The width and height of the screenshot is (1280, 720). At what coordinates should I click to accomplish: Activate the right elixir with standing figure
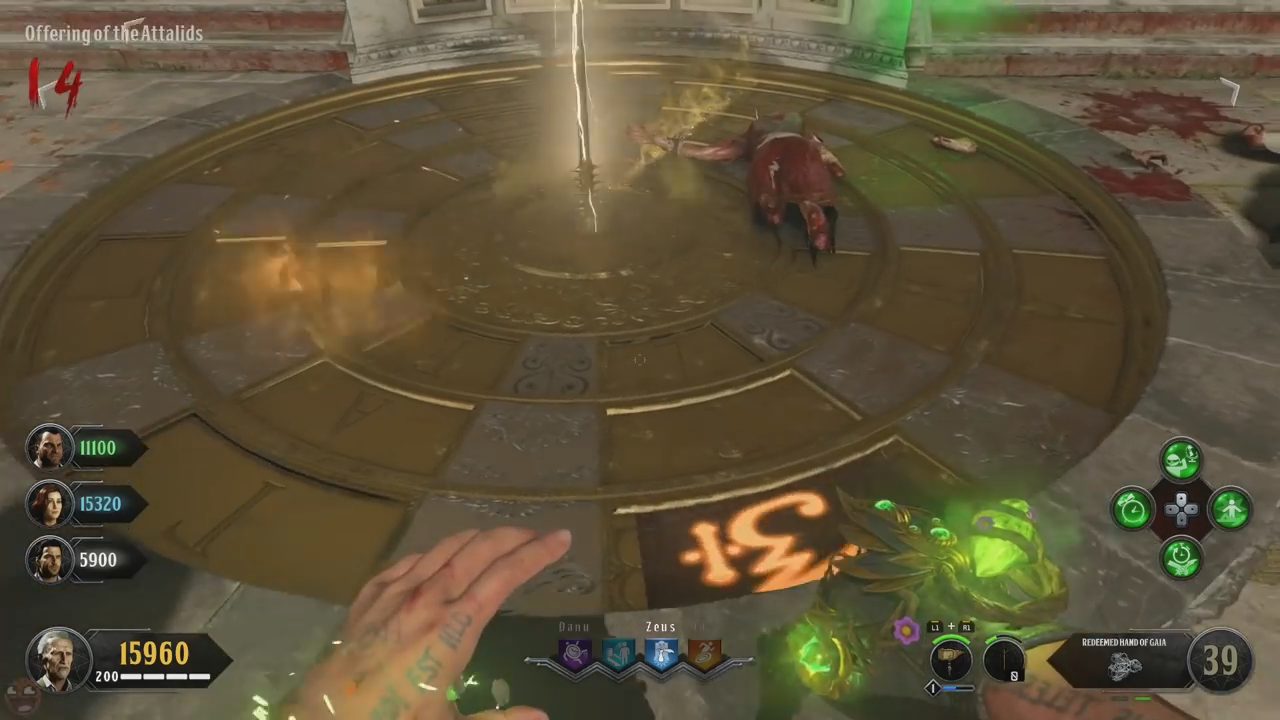[x=1229, y=509]
